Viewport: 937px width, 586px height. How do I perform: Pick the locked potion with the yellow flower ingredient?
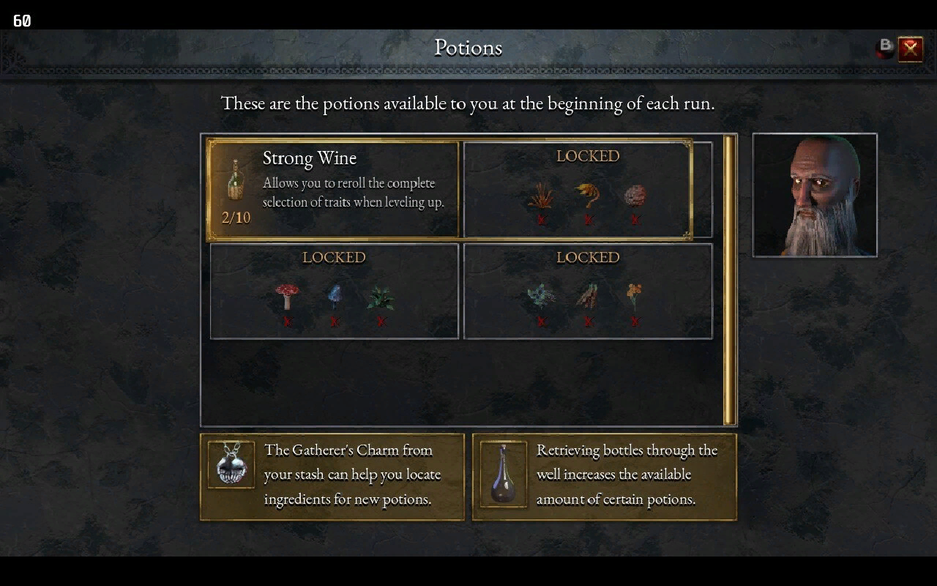point(588,291)
